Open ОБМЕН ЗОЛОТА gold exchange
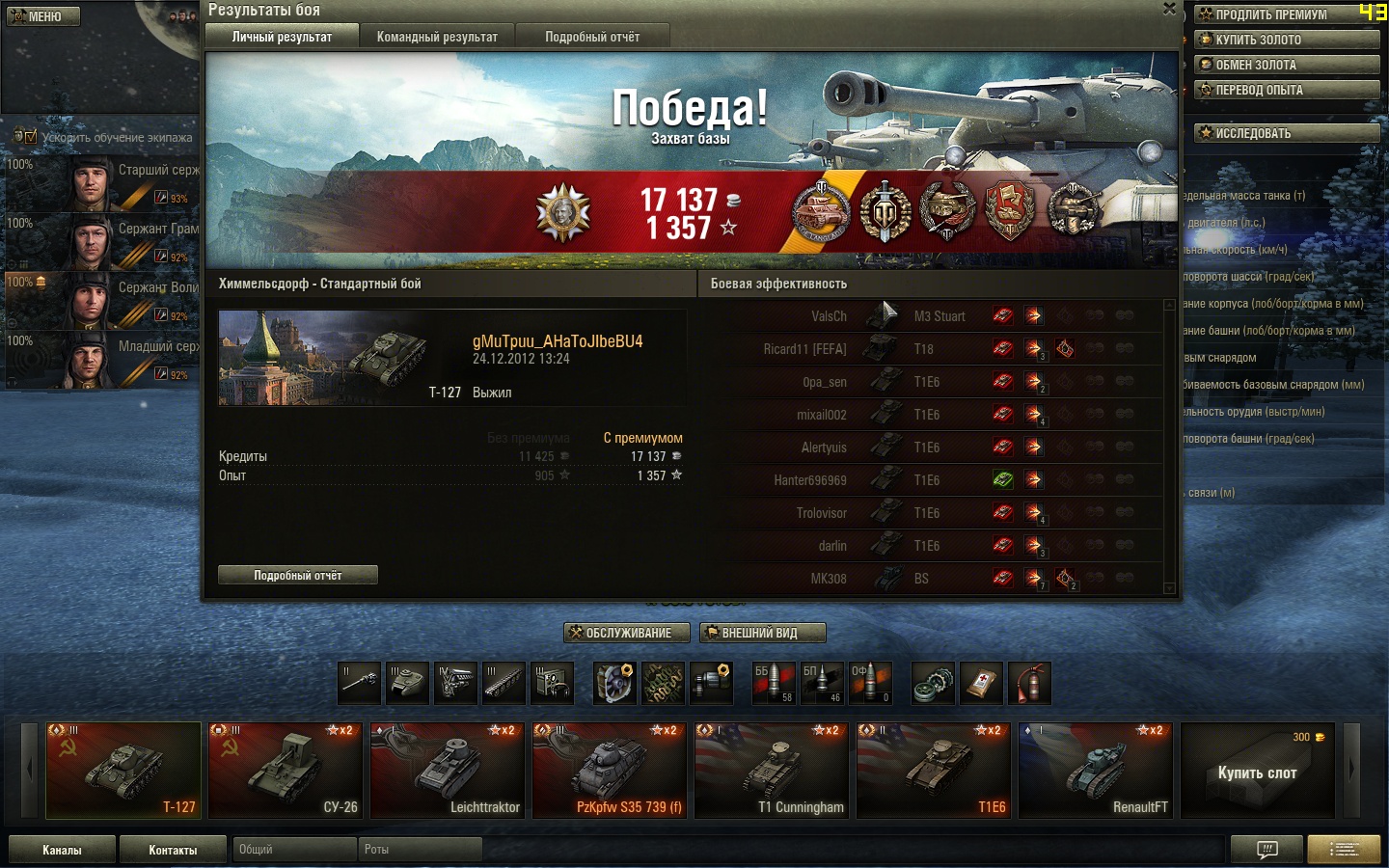 [x=1287, y=65]
